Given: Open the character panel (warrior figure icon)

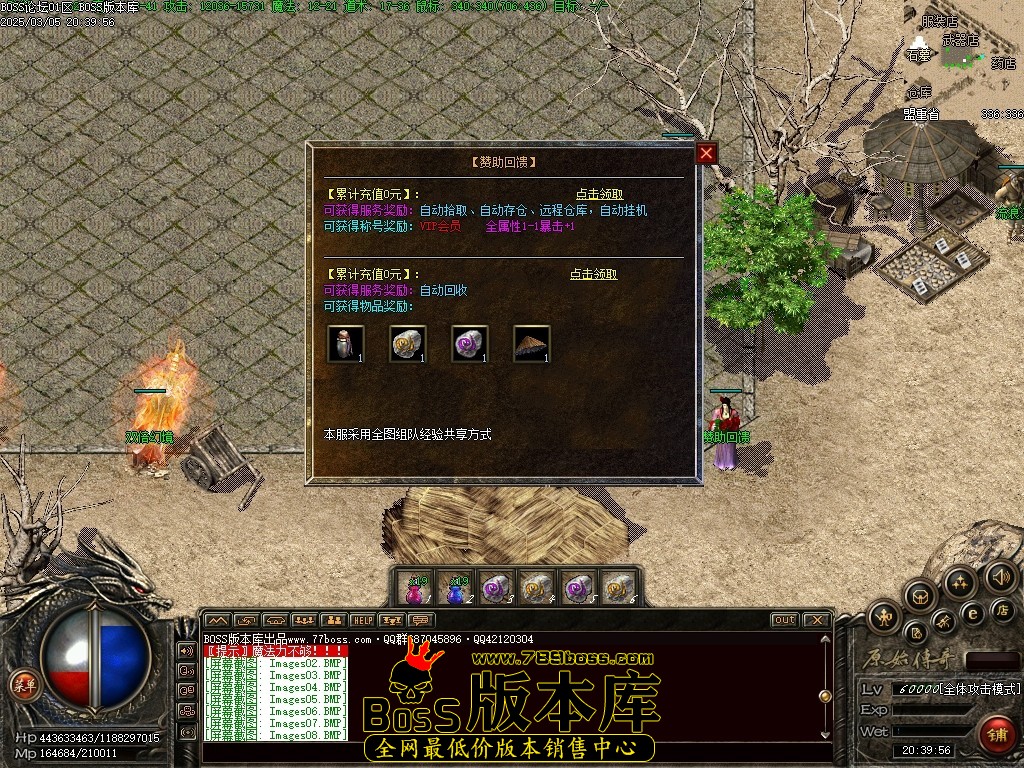Looking at the screenshot, I should 885,617.
